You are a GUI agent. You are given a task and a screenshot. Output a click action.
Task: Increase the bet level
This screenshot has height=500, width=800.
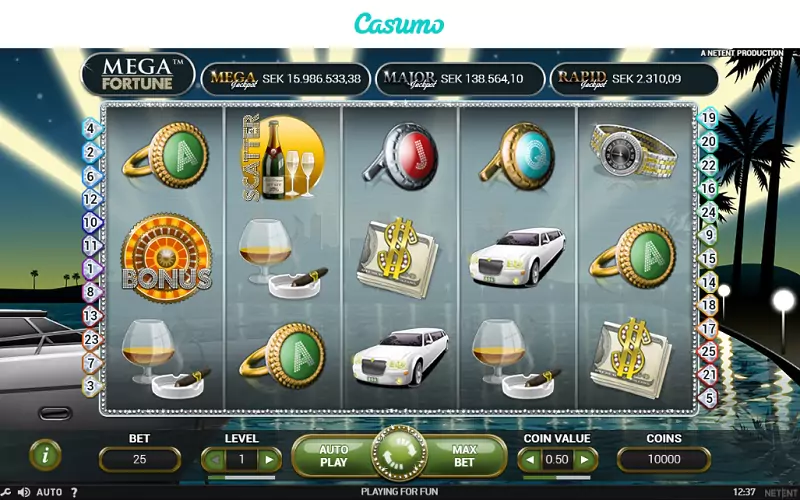(x=268, y=460)
